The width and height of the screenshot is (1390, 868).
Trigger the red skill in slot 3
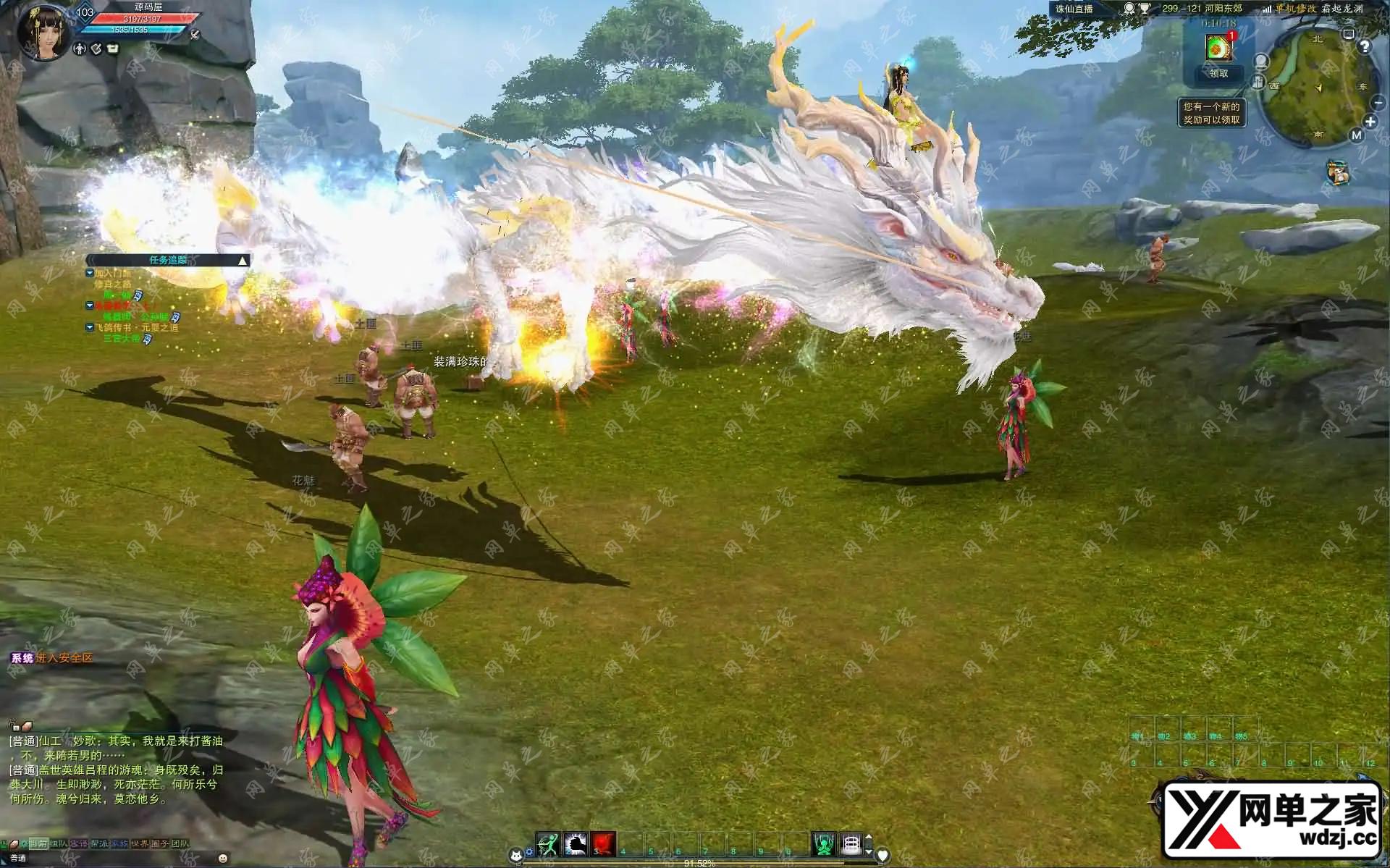[603, 843]
